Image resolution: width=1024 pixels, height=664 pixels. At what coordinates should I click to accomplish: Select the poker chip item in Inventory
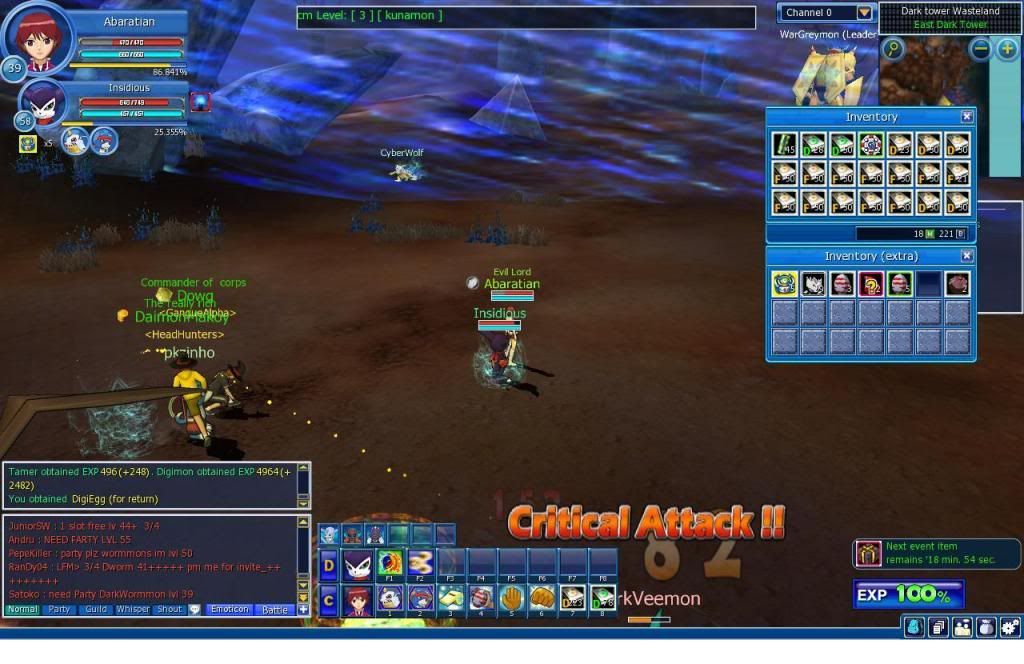click(871, 145)
